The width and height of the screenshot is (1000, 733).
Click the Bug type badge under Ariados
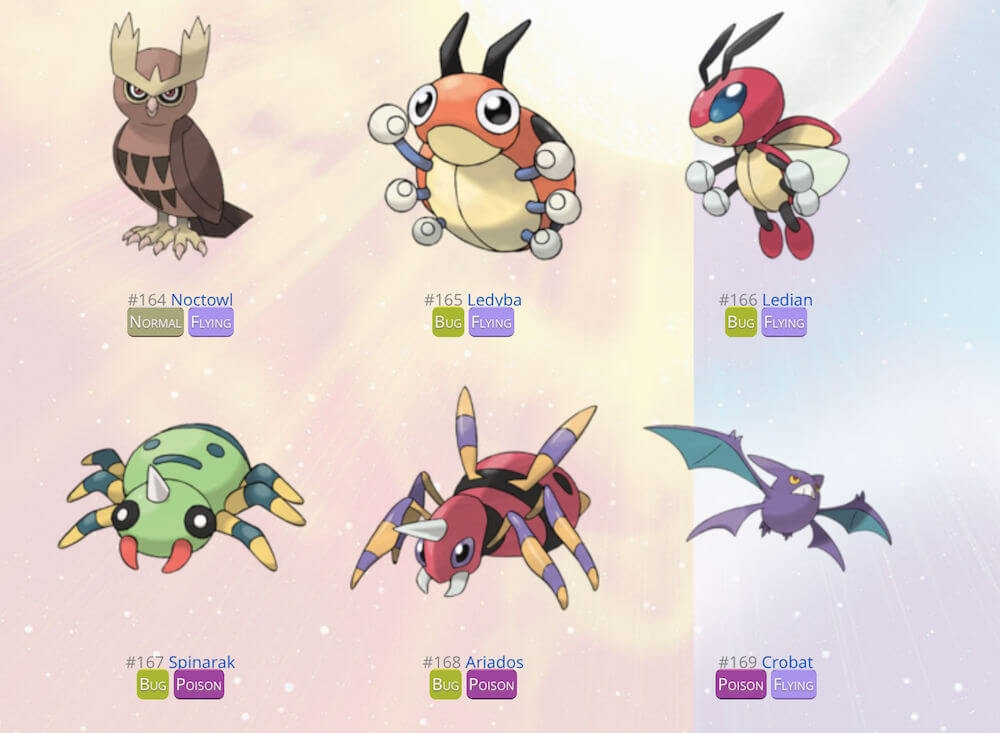tap(446, 685)
